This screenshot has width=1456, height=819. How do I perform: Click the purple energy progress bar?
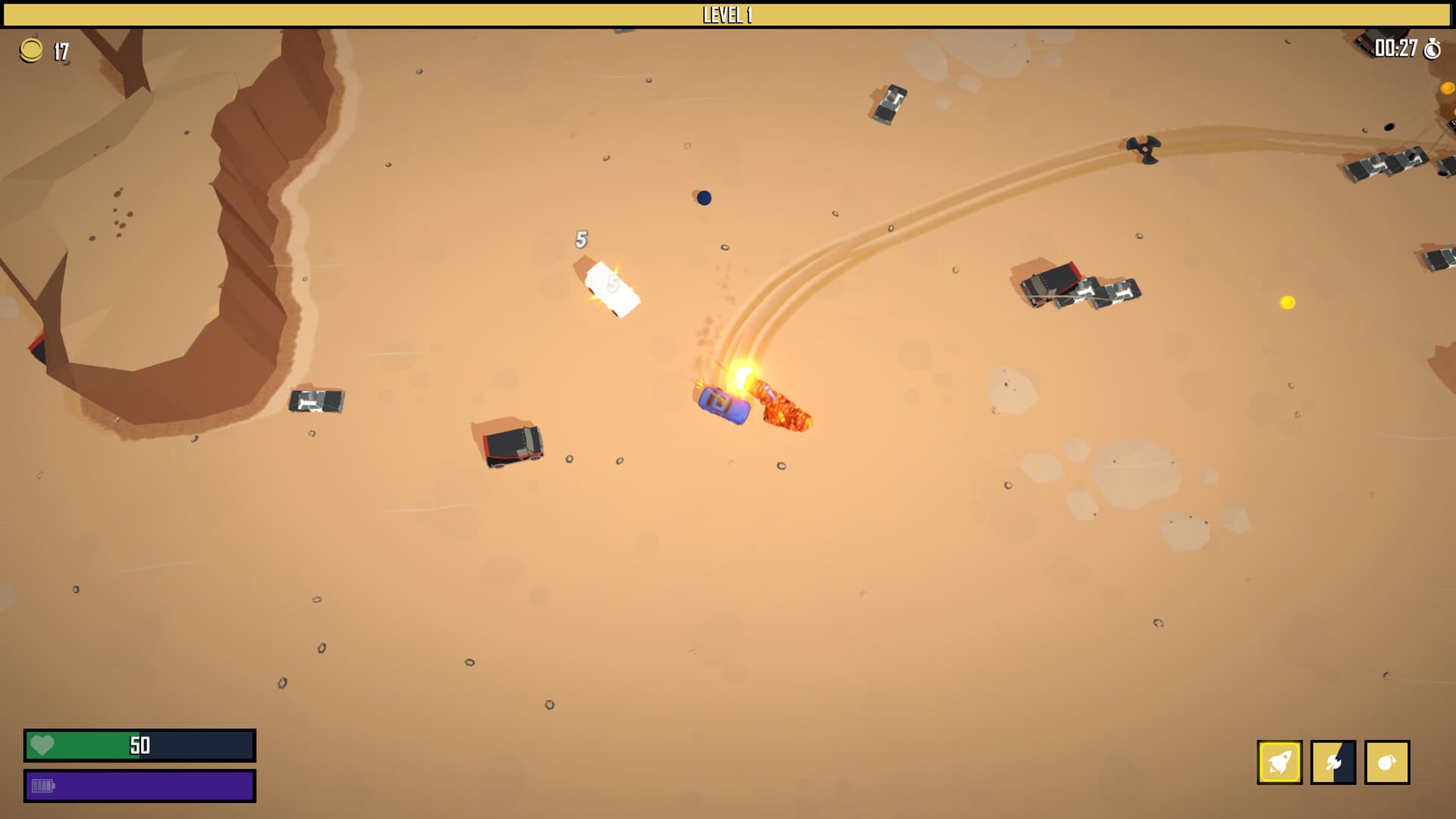point(139,787)
